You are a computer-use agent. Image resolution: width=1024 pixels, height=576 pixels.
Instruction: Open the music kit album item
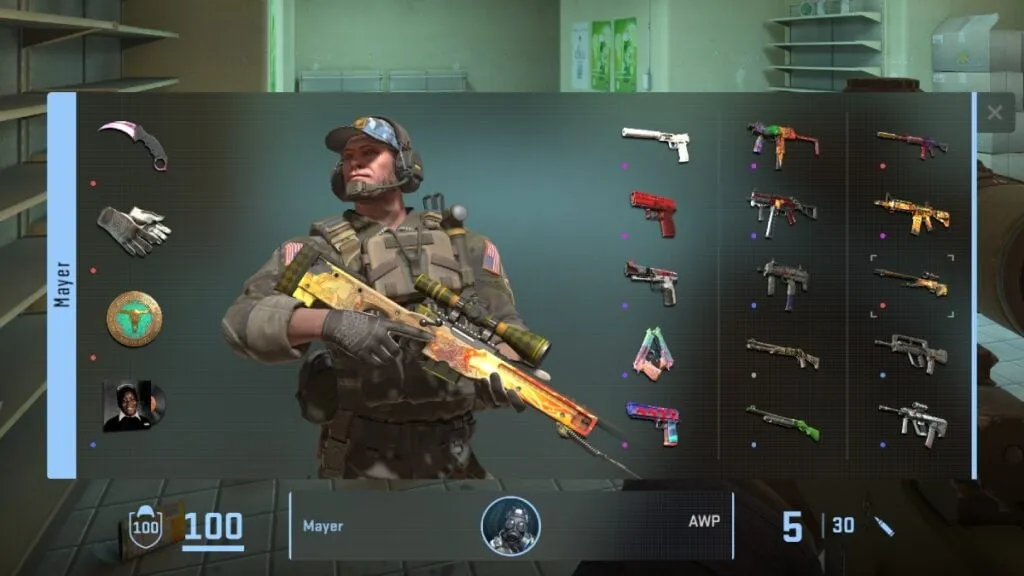[x=134, y=405]
